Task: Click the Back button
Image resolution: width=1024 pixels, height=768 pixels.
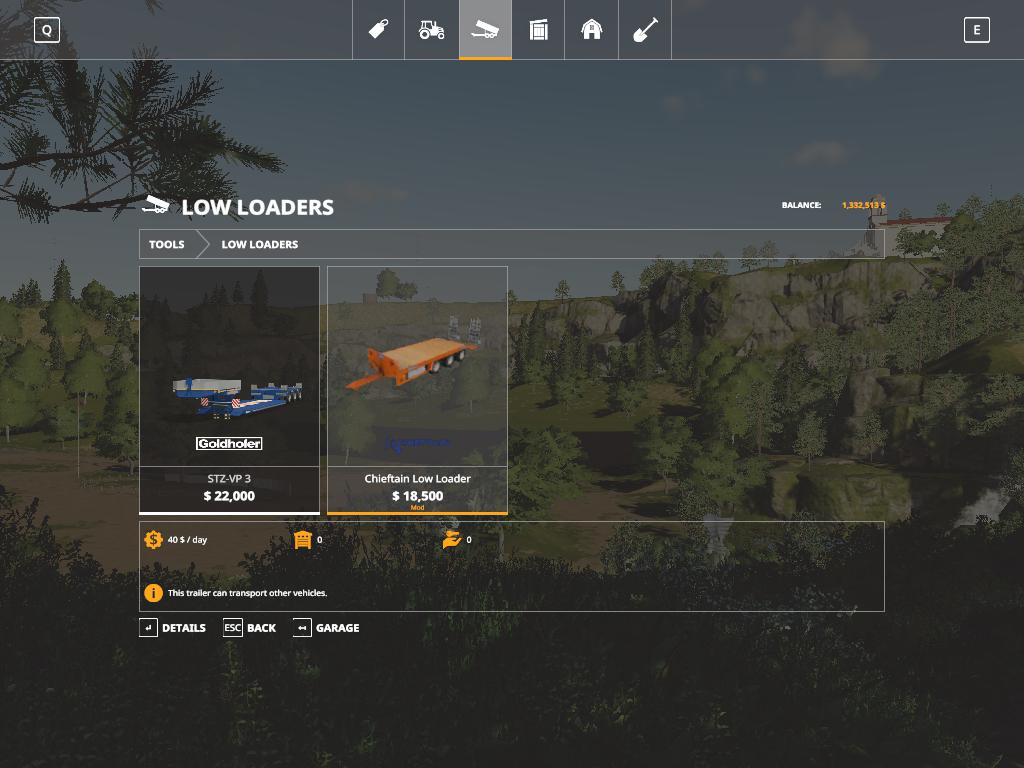Action: click(x=250, y=628)
